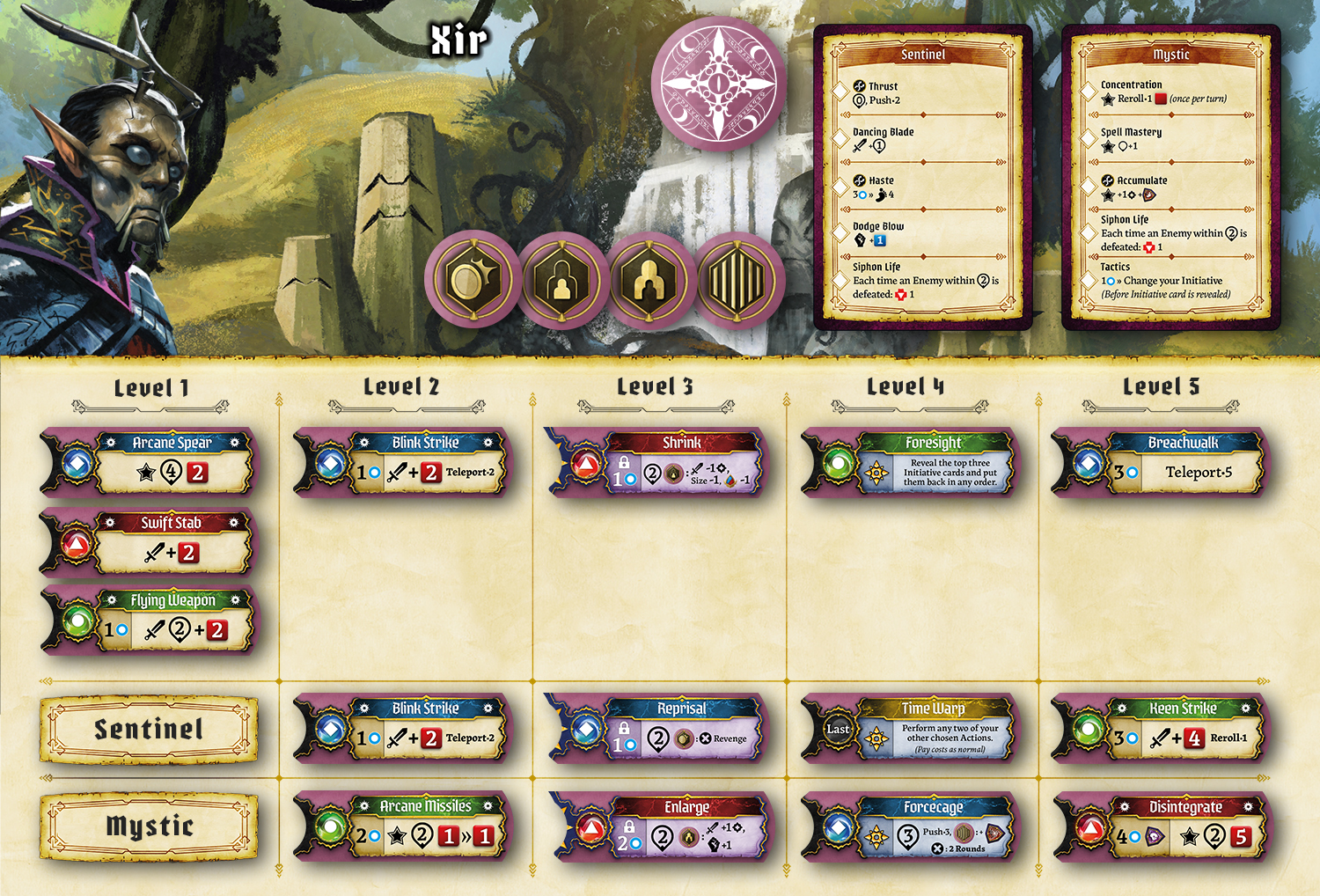Viewport: 1320px width, 896px height.
Task: Open the Sentinel skill list card
Action: [x=922, y=176]
